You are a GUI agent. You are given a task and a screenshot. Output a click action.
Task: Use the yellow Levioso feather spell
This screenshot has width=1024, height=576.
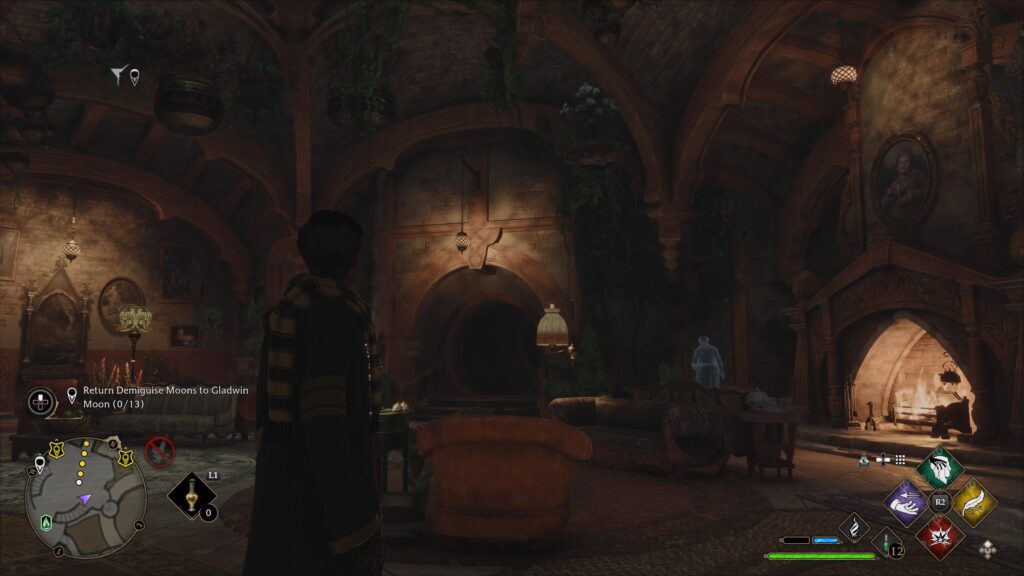[972, 502]
